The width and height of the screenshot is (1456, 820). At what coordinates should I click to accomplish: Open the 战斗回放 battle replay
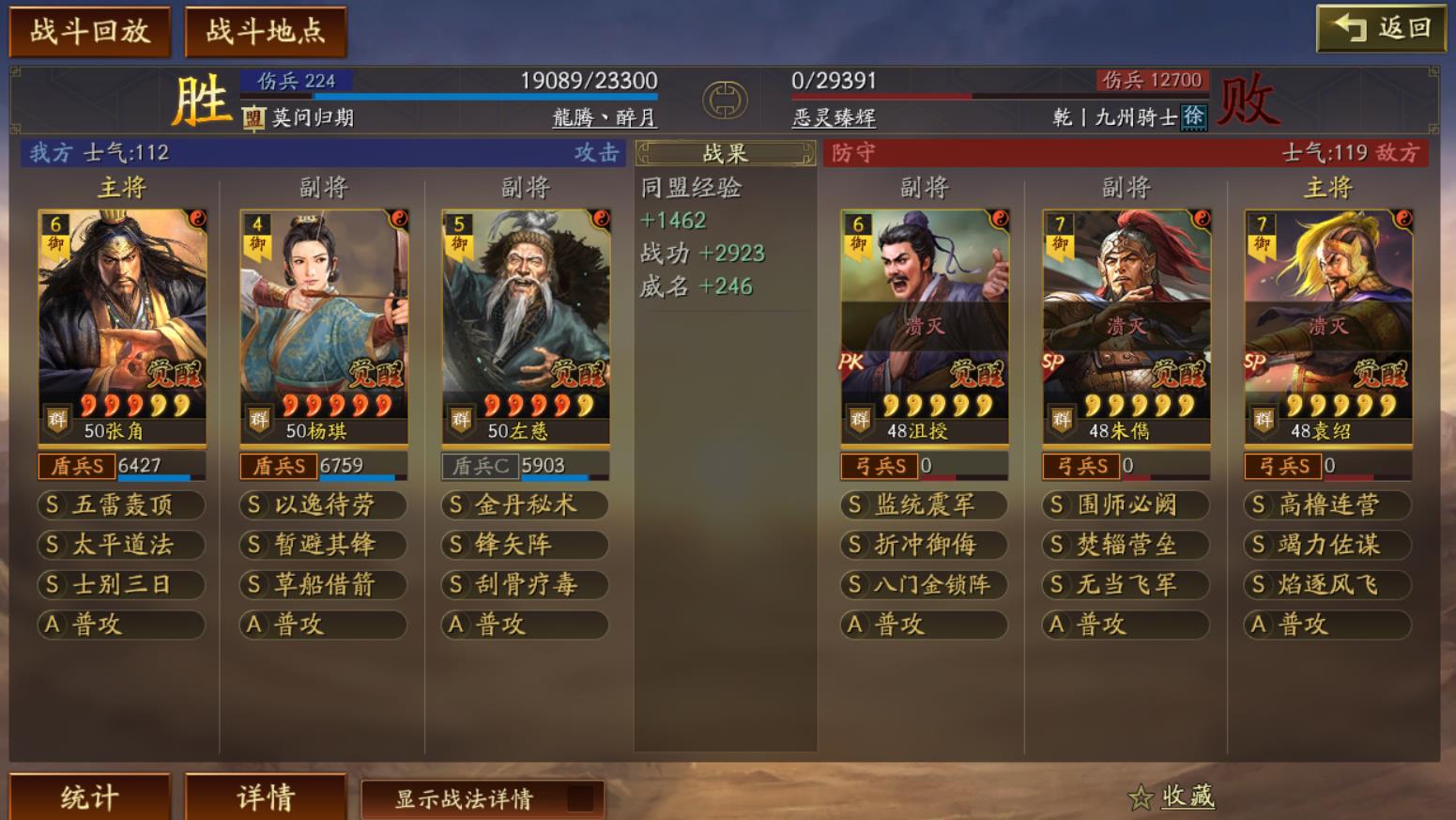89,32
